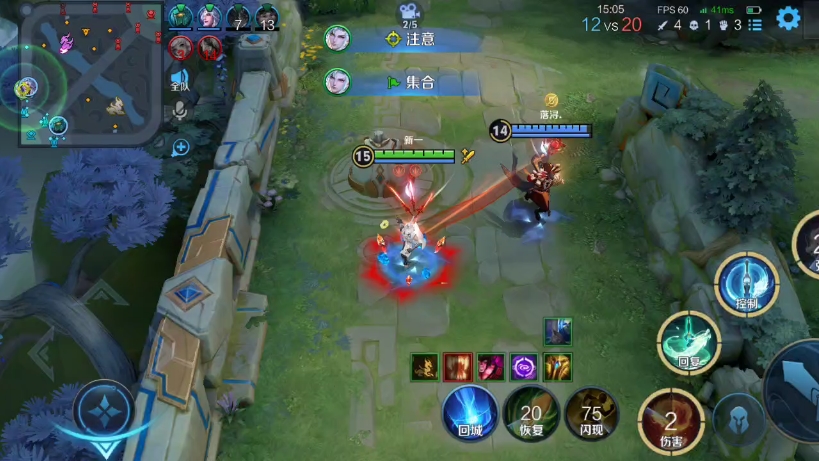Use the 恢复 heal ability

[530, 412]
